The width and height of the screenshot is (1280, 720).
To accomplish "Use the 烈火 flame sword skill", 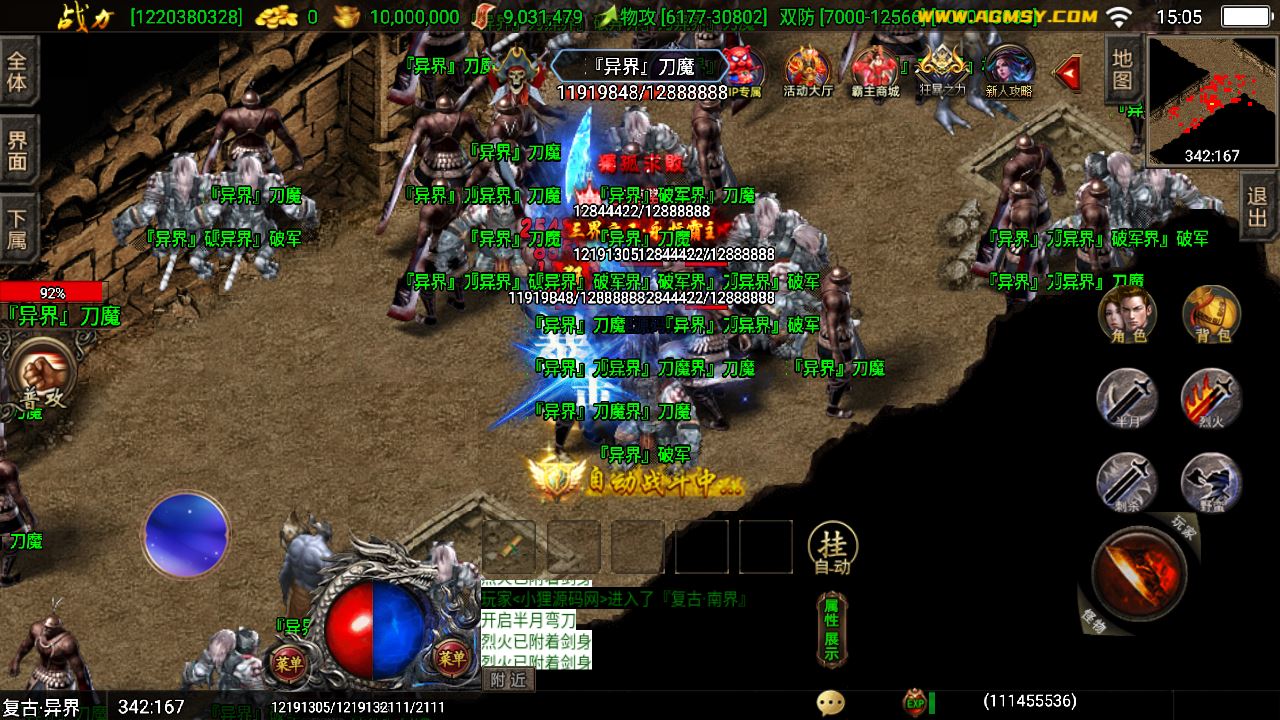I will click(1211, 398).
